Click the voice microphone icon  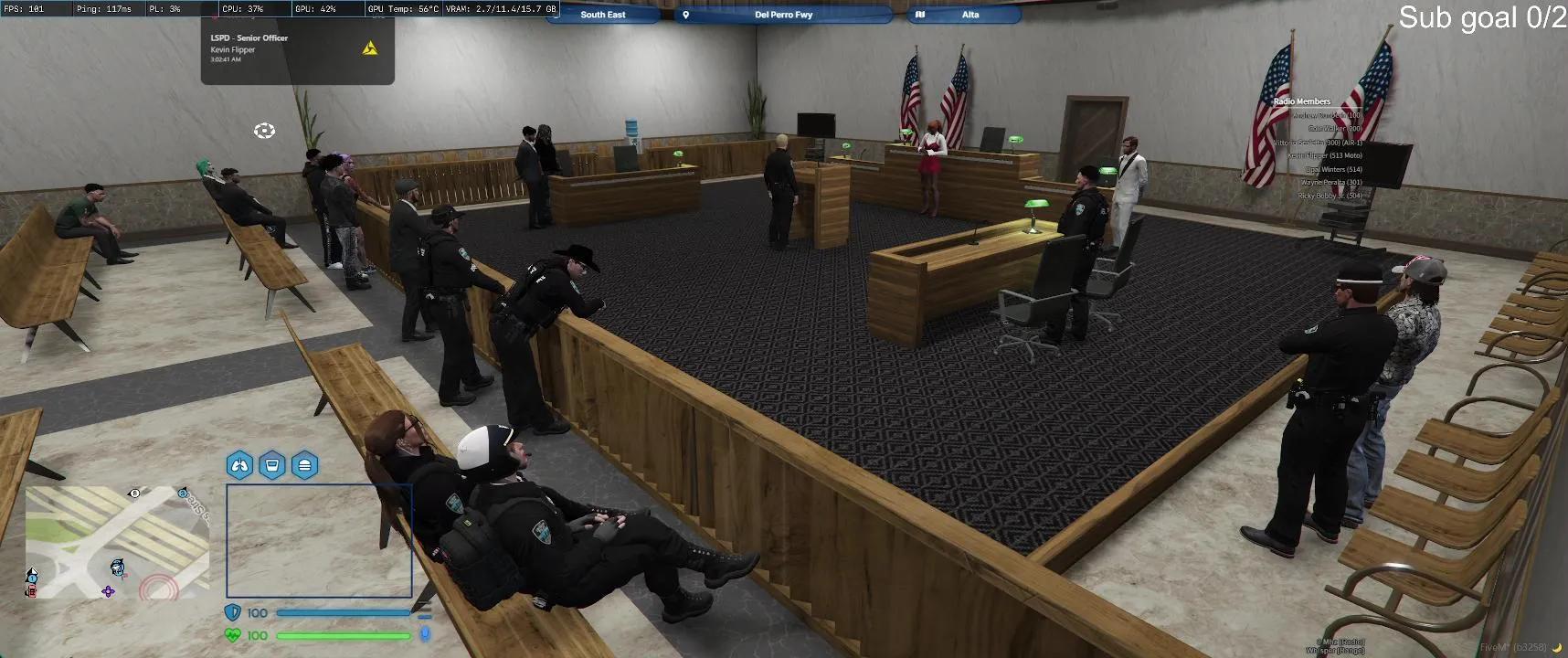(424, 635)
